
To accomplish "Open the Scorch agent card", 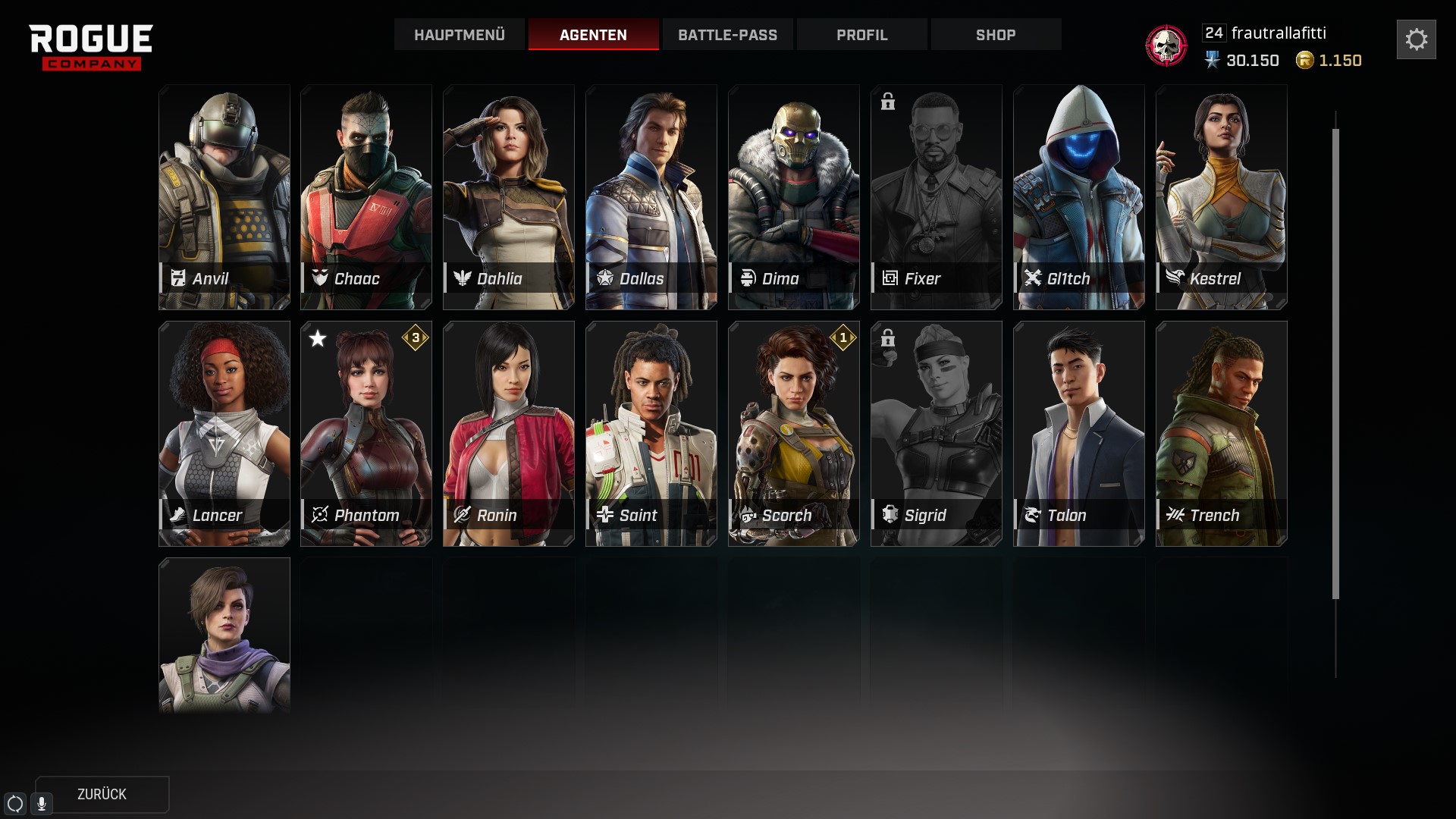I will click(x=794, y=433).
